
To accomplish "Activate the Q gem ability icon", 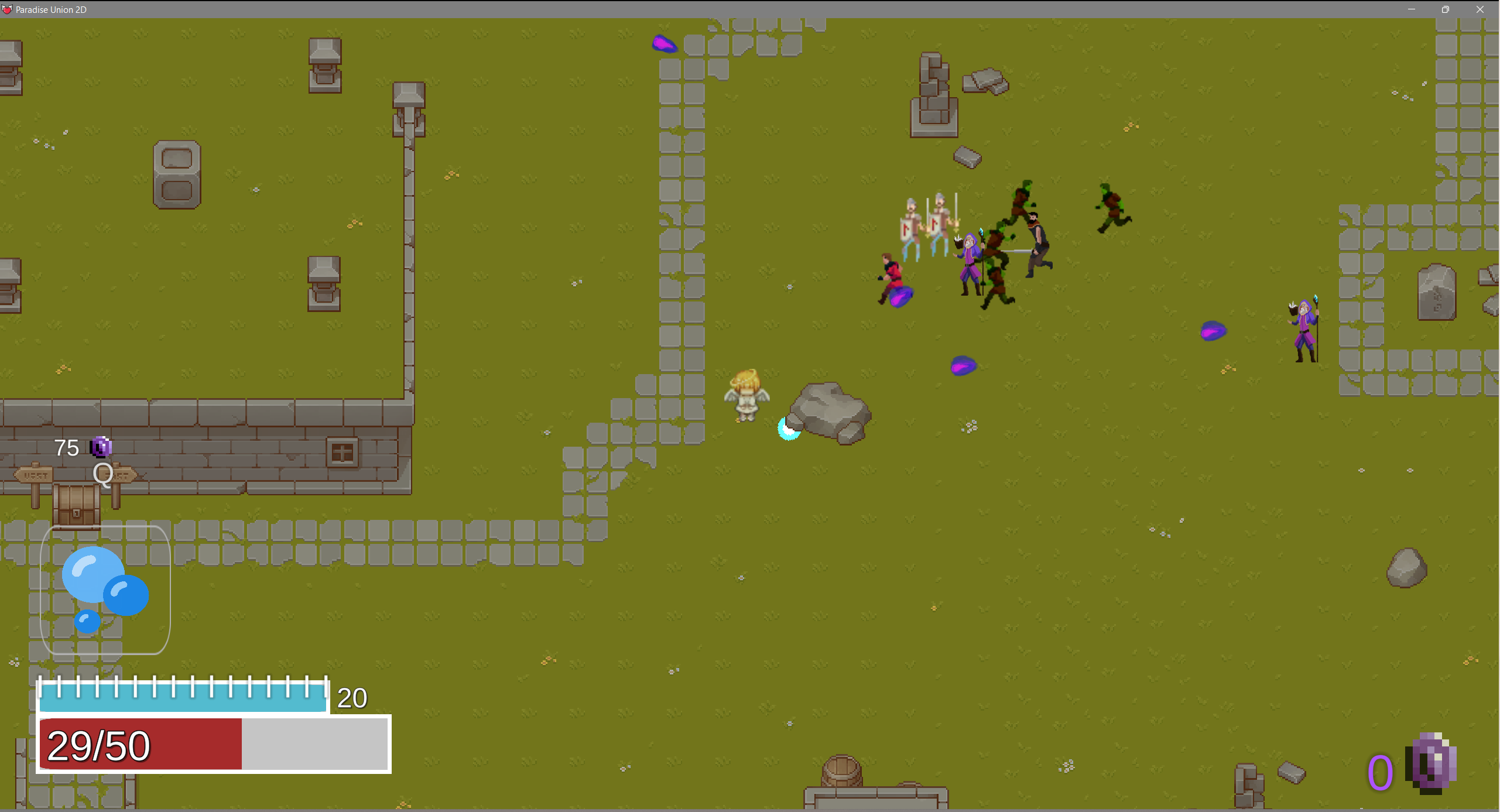I will [x=103, y=475].
